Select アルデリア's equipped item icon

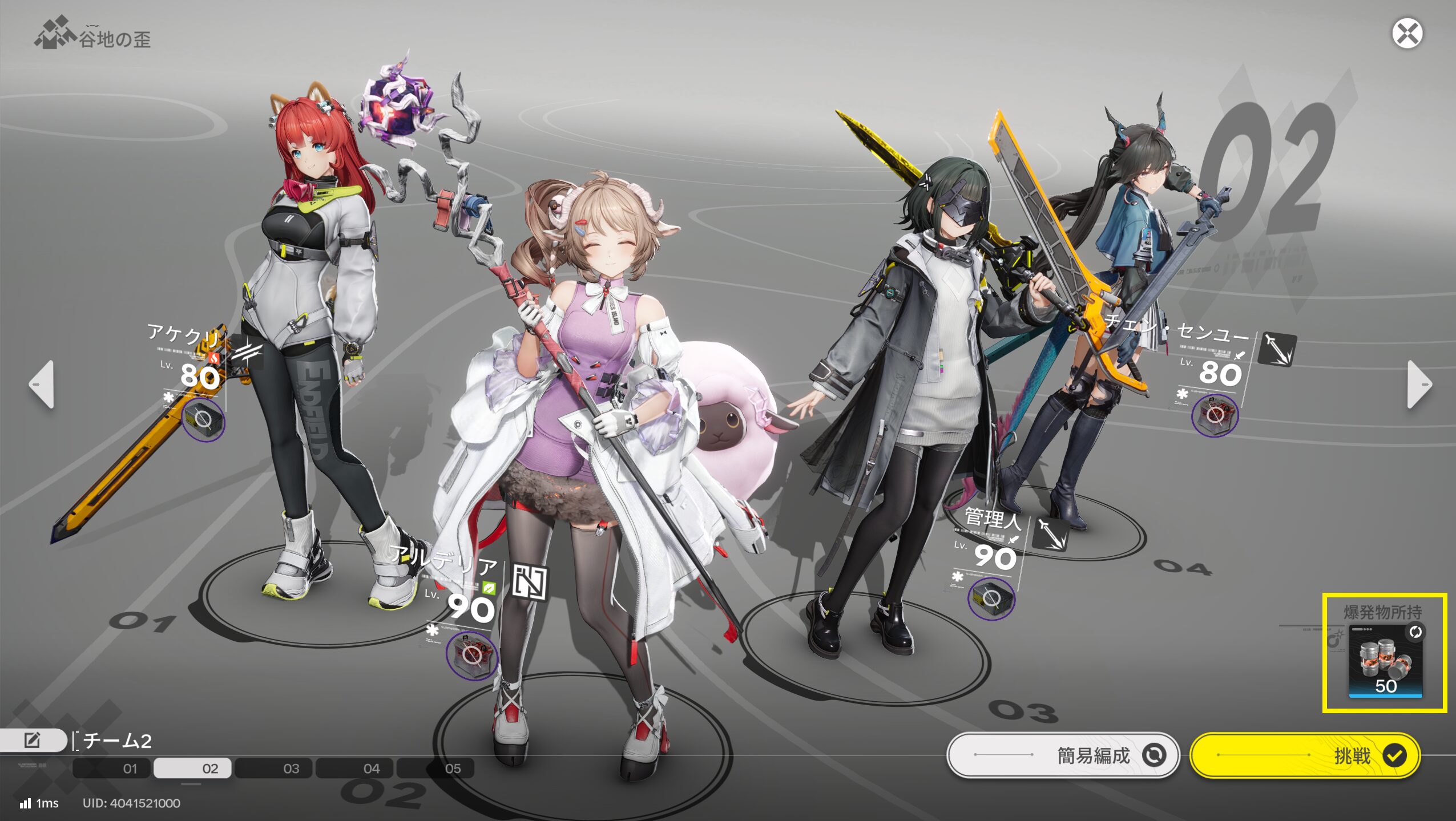471,656
